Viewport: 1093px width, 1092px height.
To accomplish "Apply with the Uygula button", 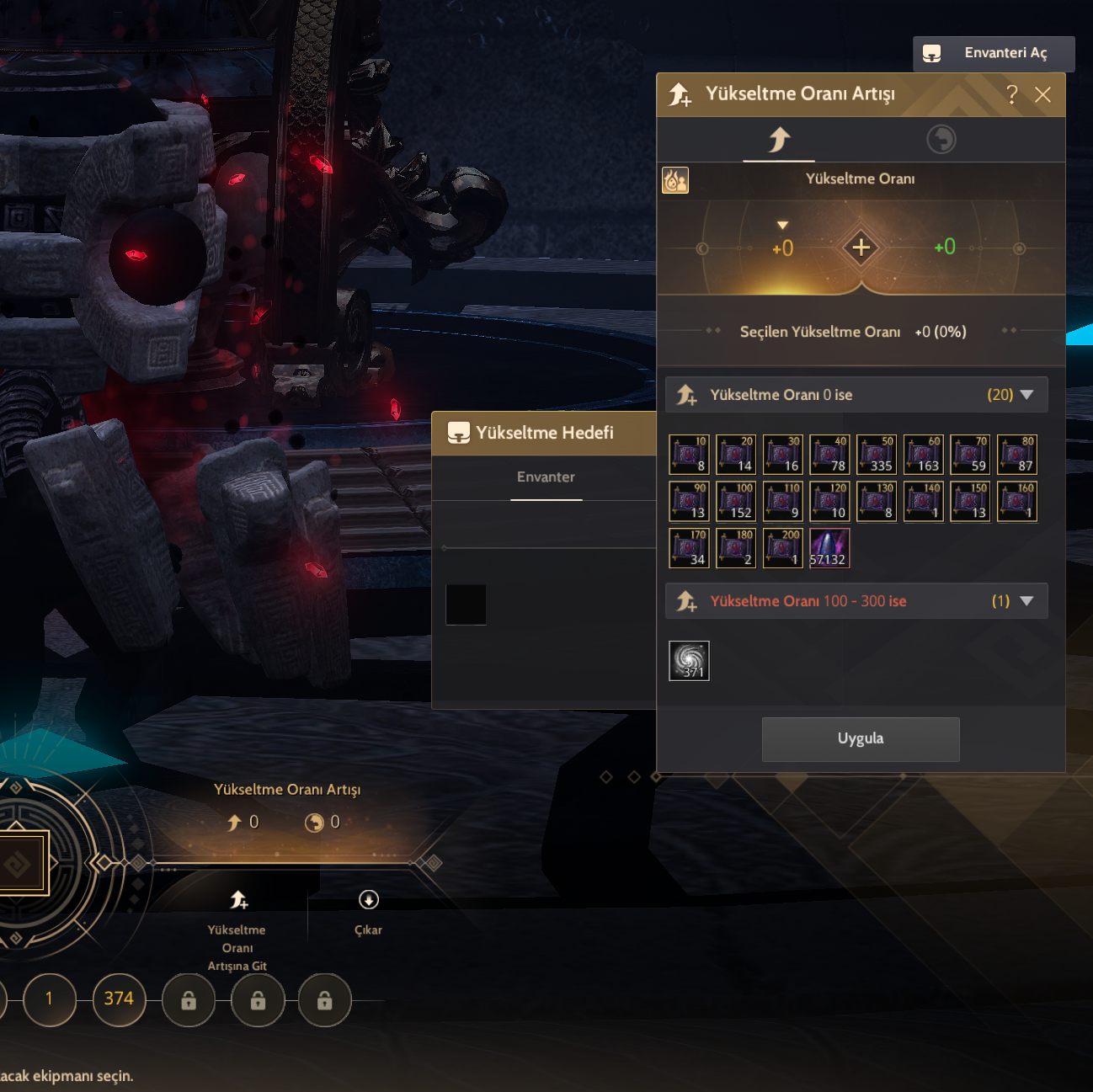I will (860, 739).
